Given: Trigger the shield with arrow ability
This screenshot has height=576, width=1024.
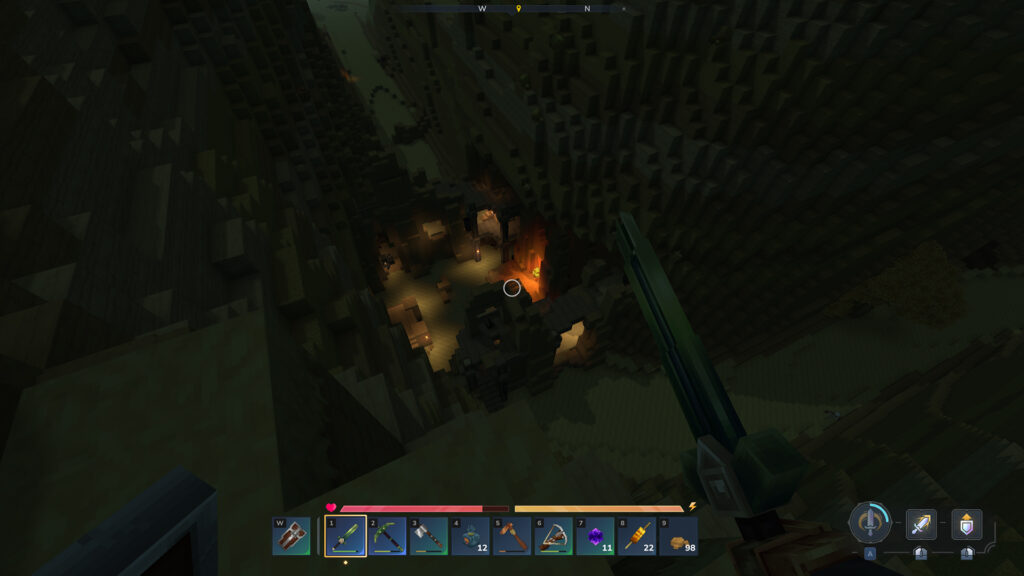Looking at the screenshot, I should point(966,524).
